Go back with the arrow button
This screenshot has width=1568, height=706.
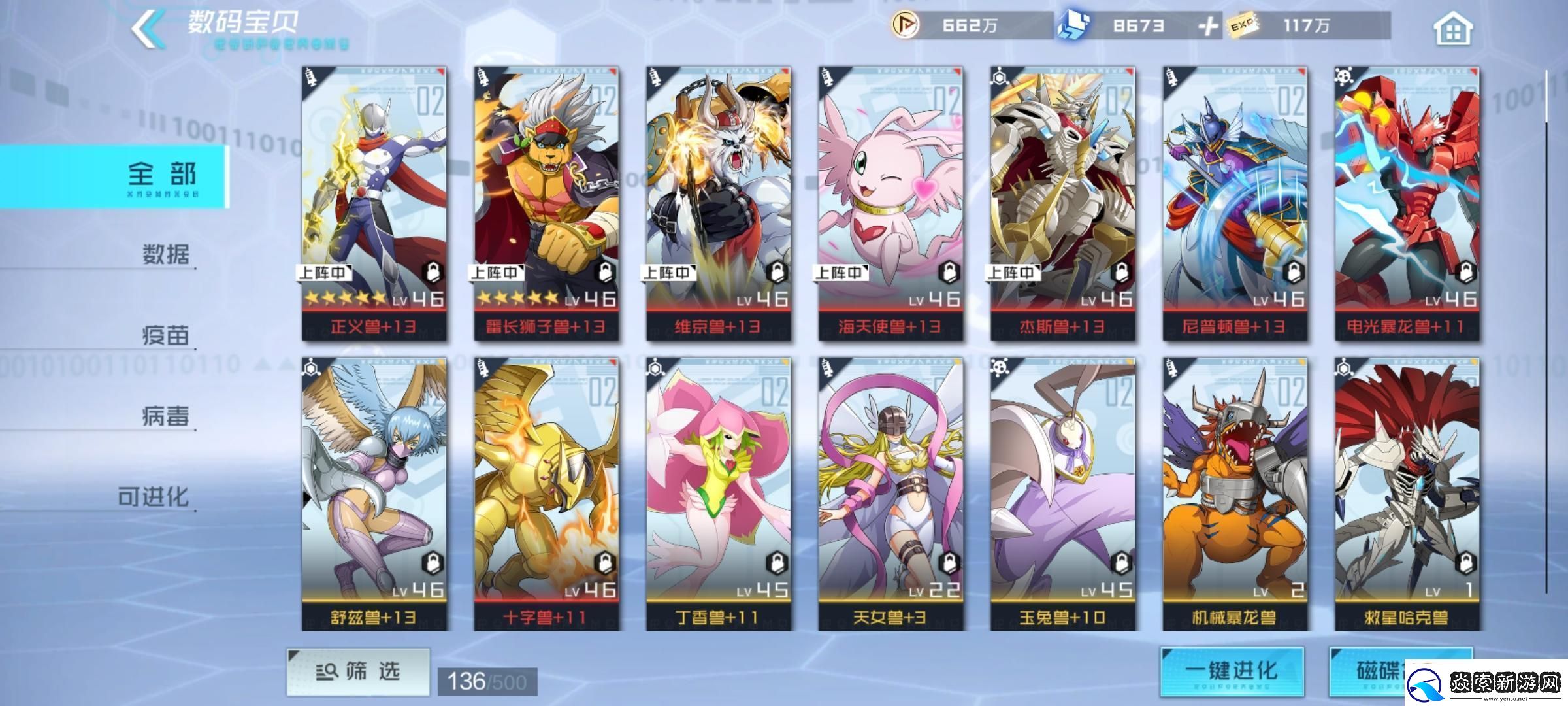[x=148, y=28]
